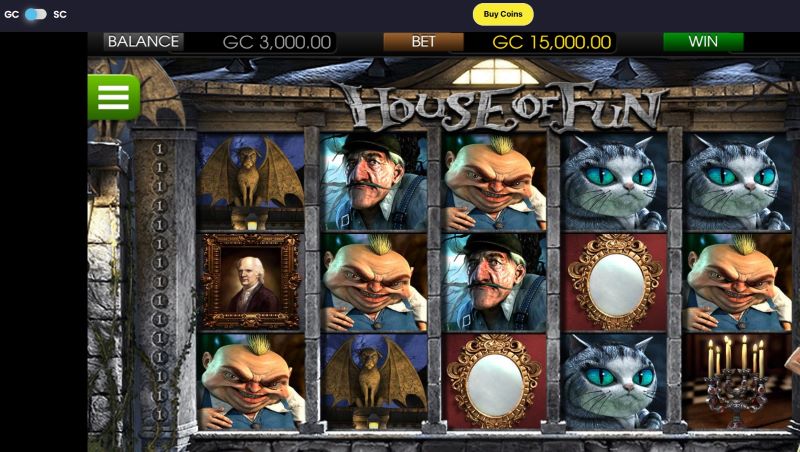Click the yellow Buy Coins button
The width and height of the screenshot is (800, 452).
[503, 14]
